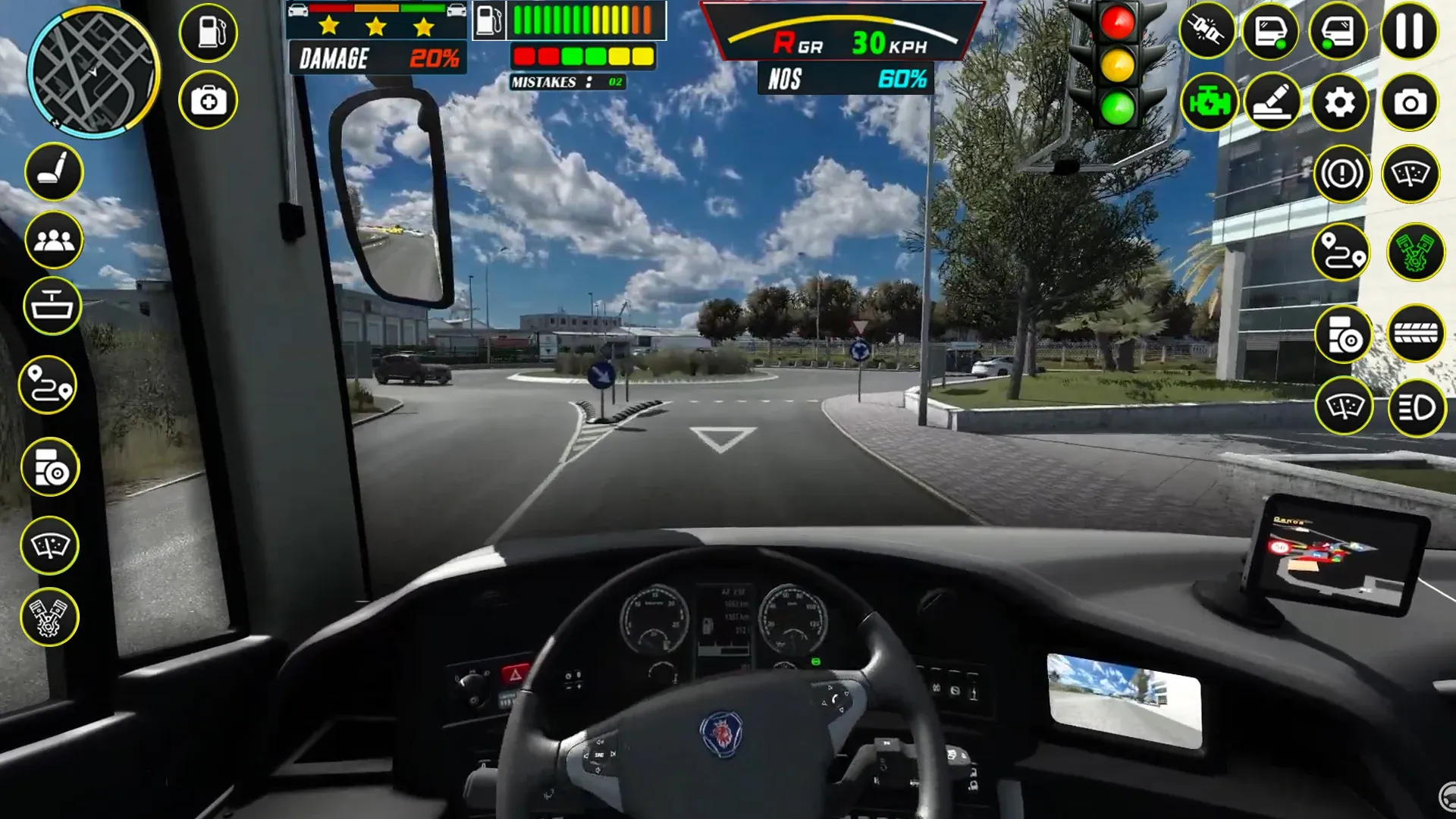Tap the fuel pump button

209,33
